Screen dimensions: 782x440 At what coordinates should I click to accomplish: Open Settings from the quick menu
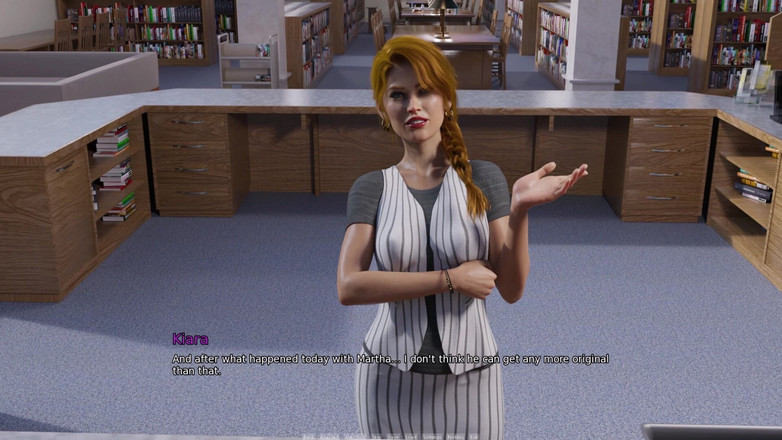click(x=430, y=437)
